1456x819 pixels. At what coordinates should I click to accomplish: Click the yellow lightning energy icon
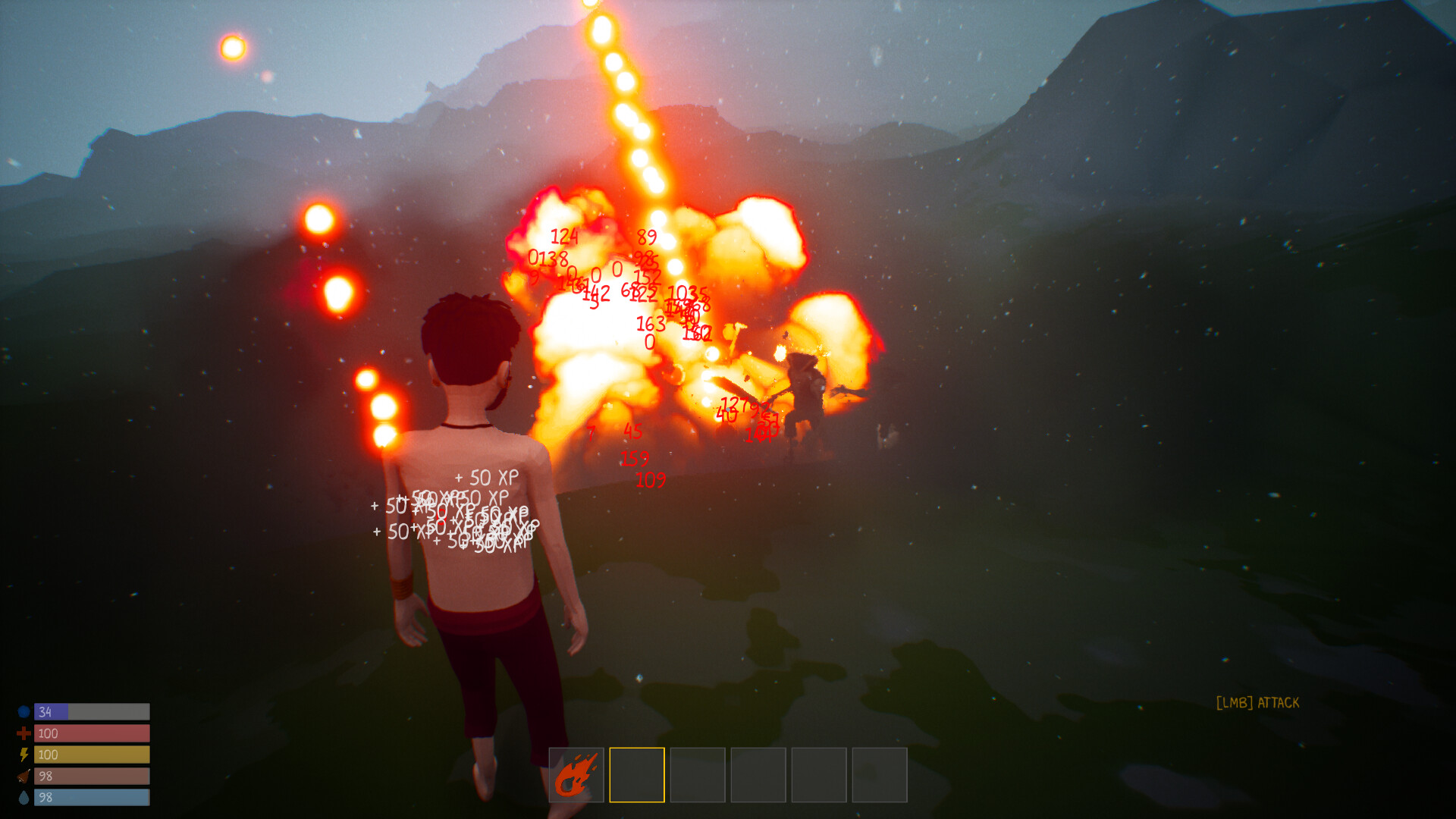[25, 754]
